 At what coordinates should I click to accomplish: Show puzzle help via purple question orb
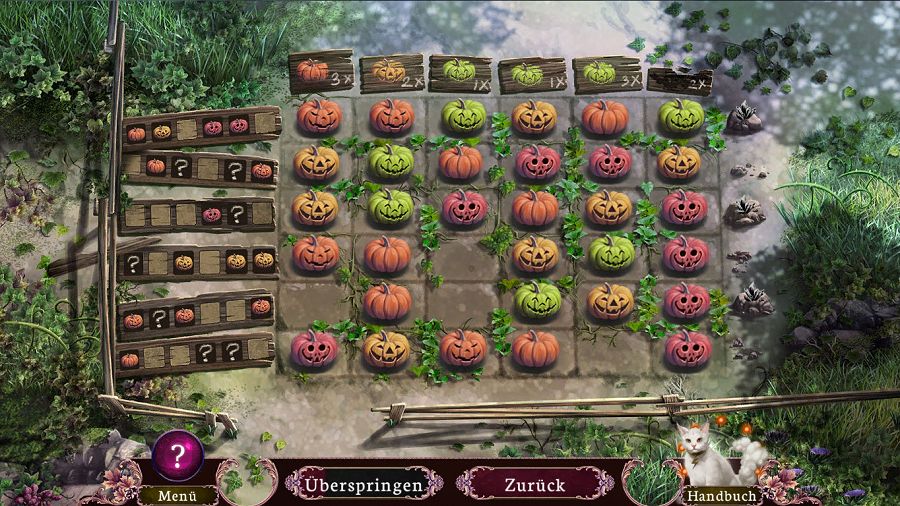pos(178,456)
